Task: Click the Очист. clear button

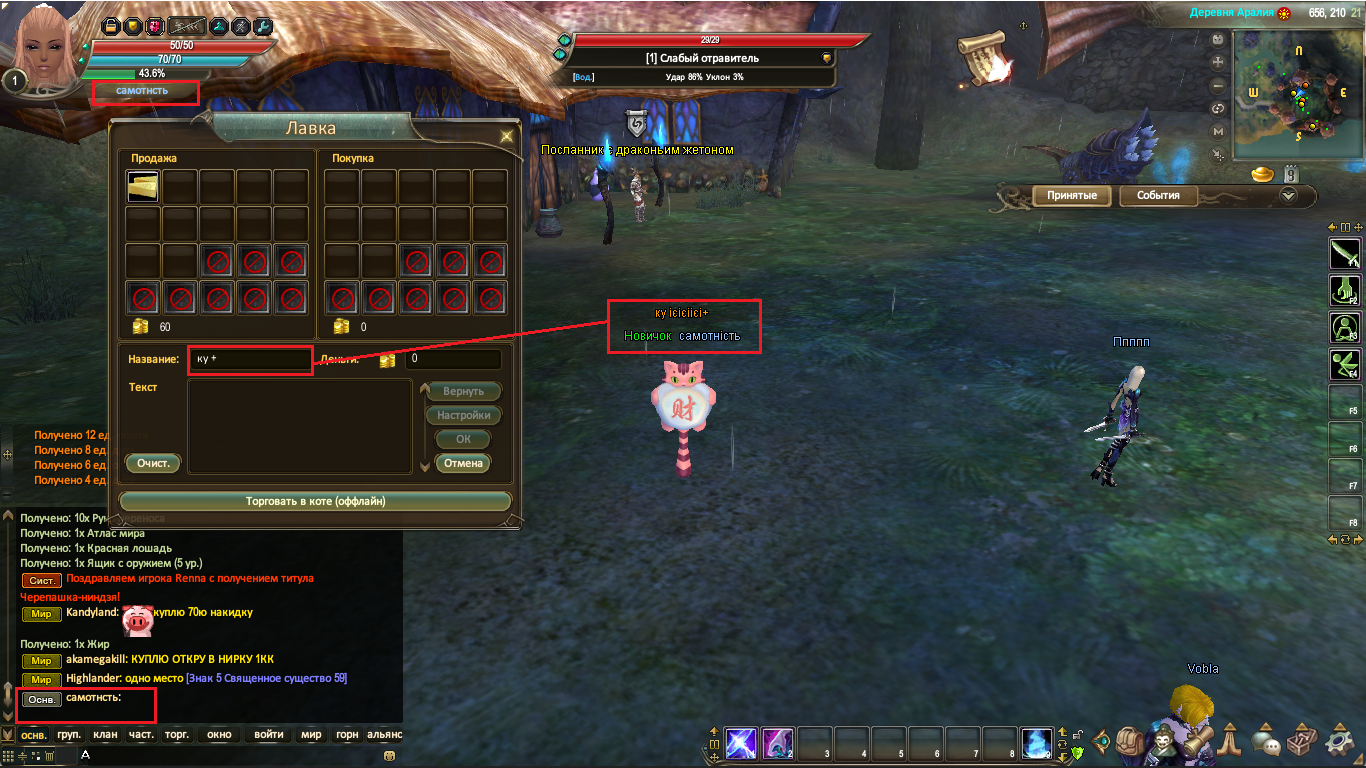Action: 153,463
